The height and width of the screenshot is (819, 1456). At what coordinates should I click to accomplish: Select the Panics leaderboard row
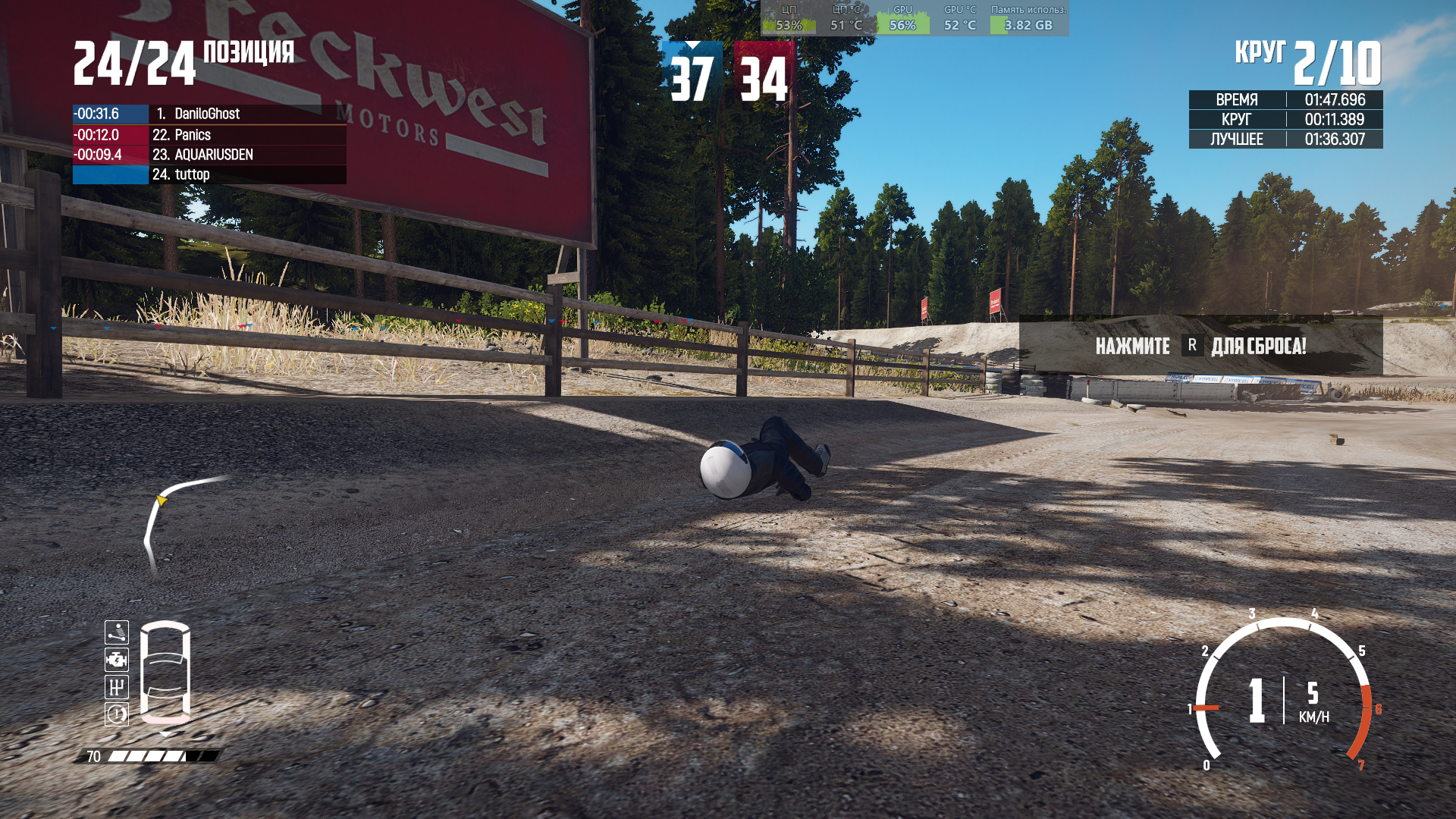pos(209,135)
